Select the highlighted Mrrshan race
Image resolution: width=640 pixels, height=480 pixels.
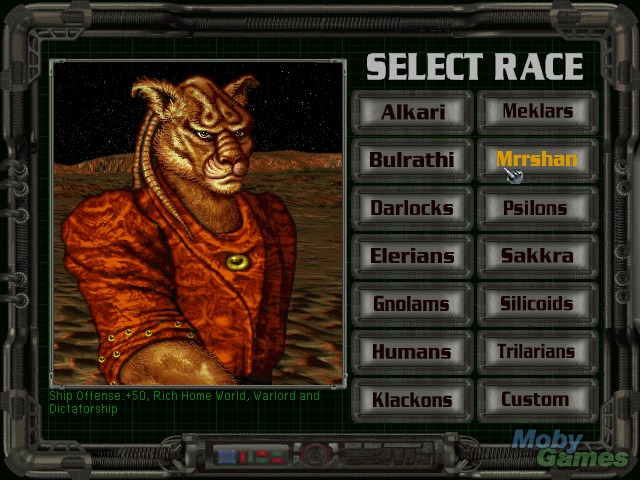pyautogui.click(x=537, y=160)
